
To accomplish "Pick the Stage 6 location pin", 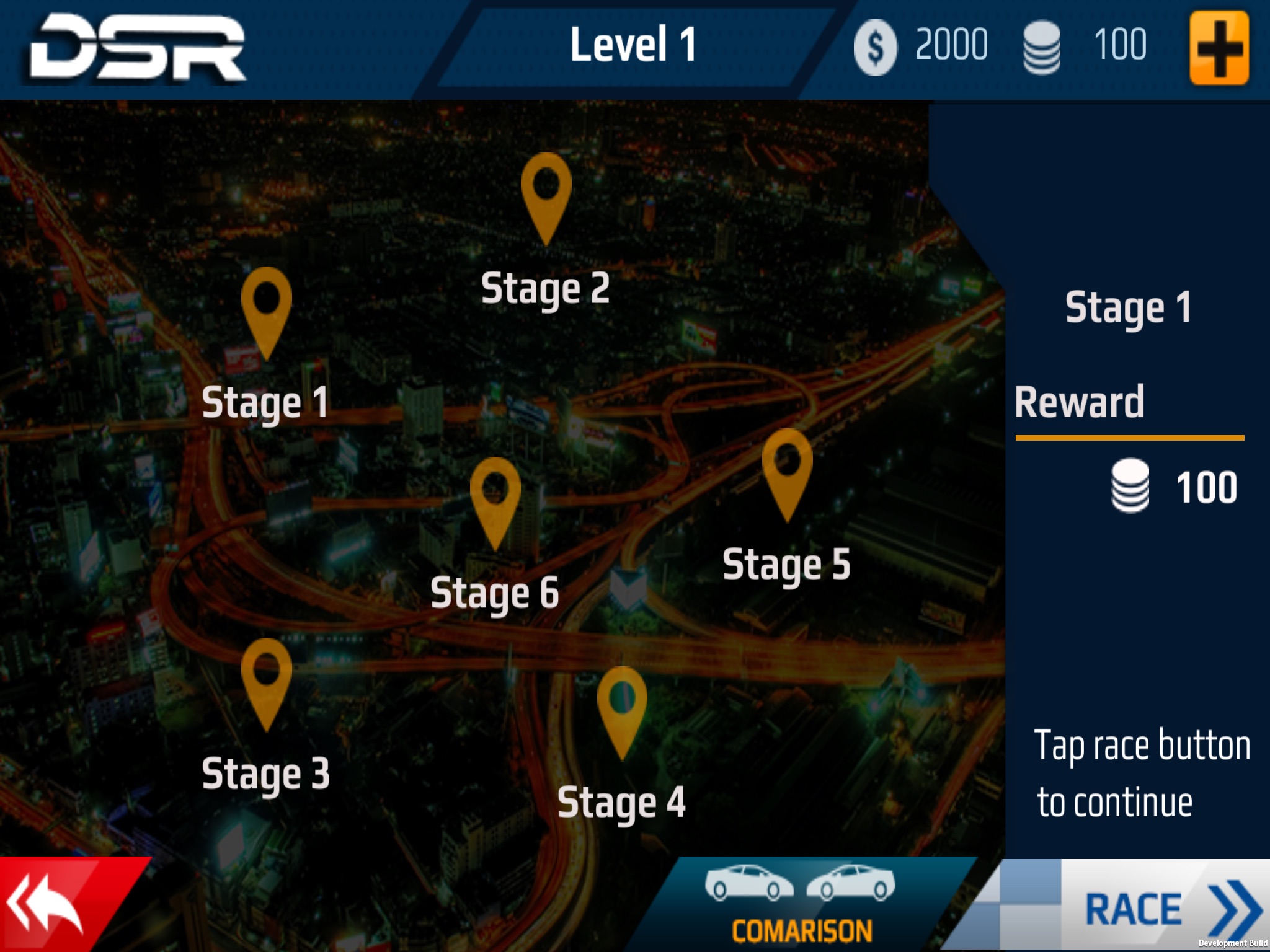I will click(x=495, y=498).
